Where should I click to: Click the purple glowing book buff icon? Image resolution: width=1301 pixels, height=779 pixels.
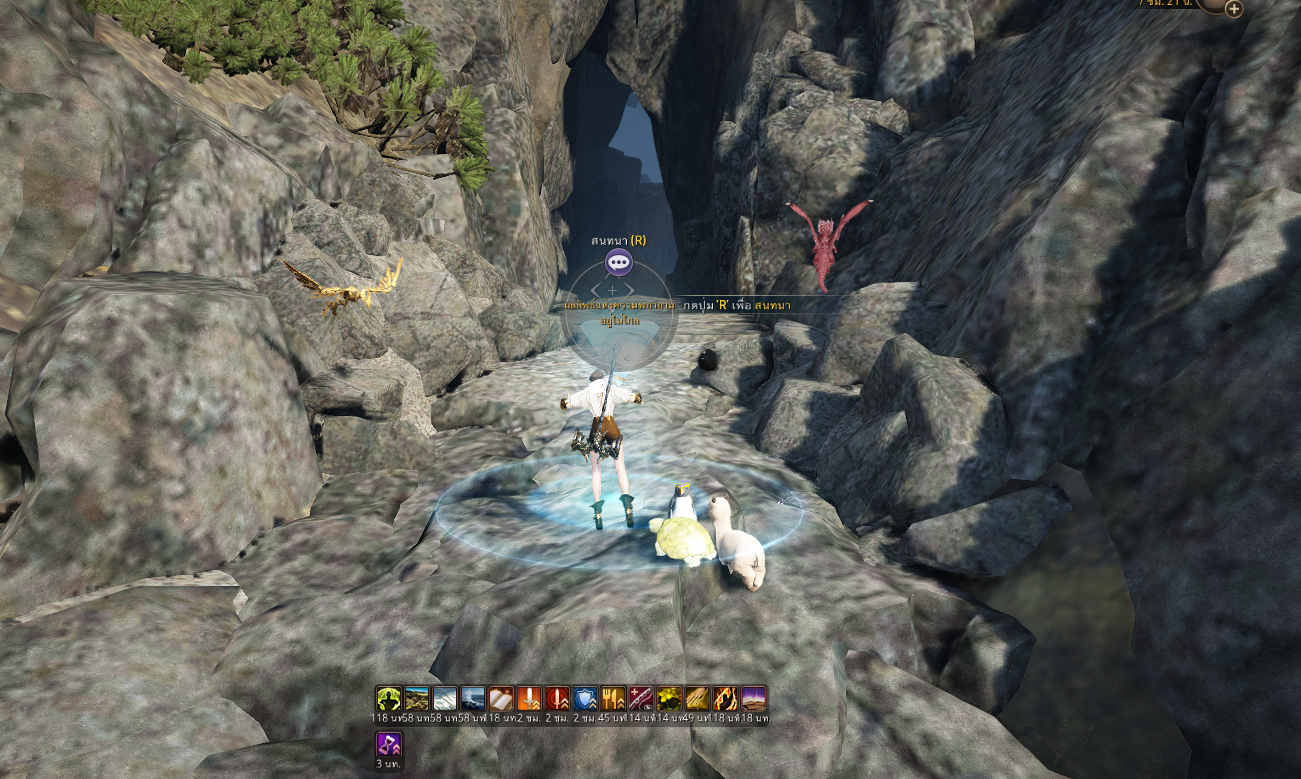753,698
